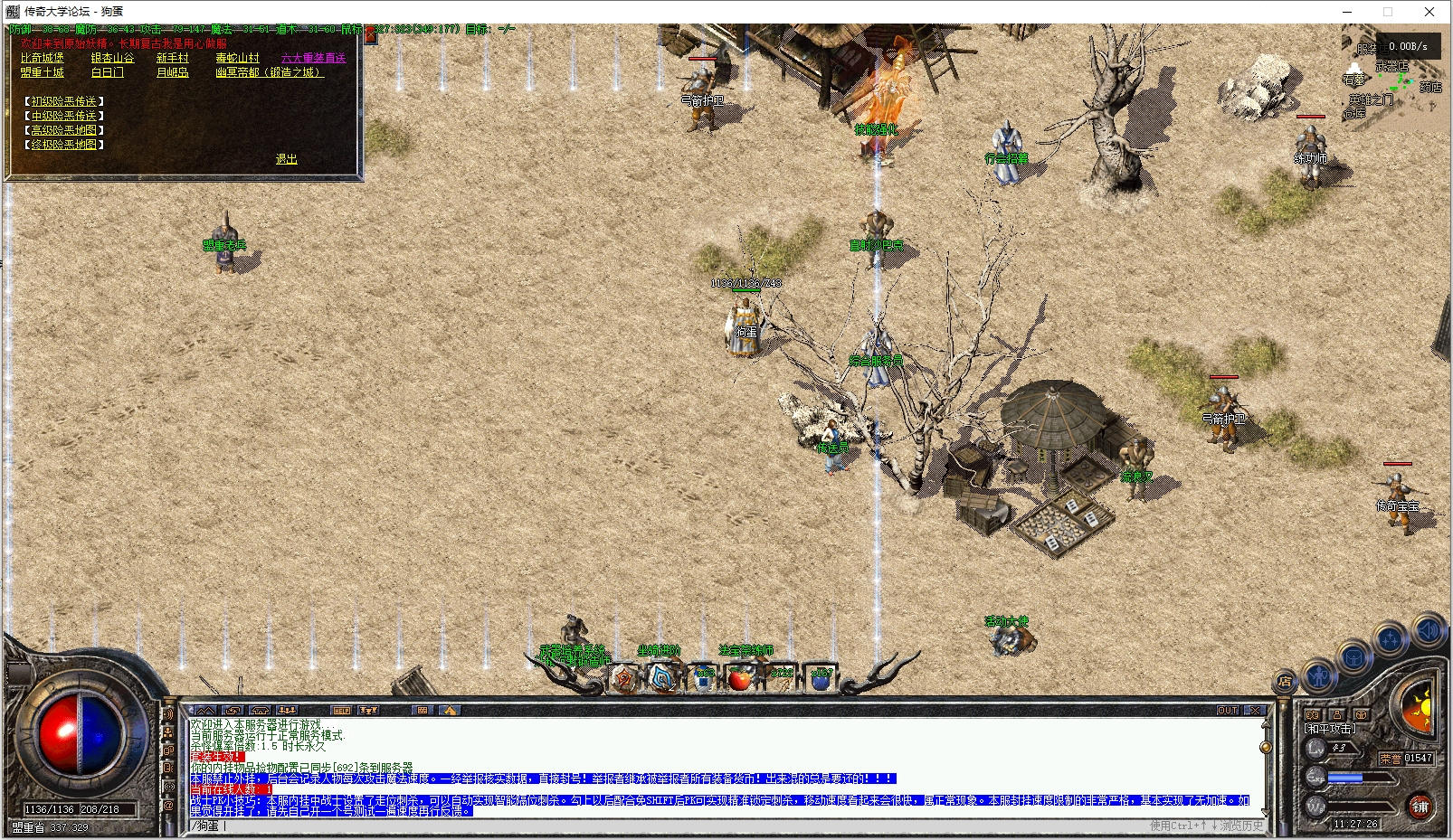Go to 新手村
This screenshot has width=1453, height=840.
[x=173, y=58]
